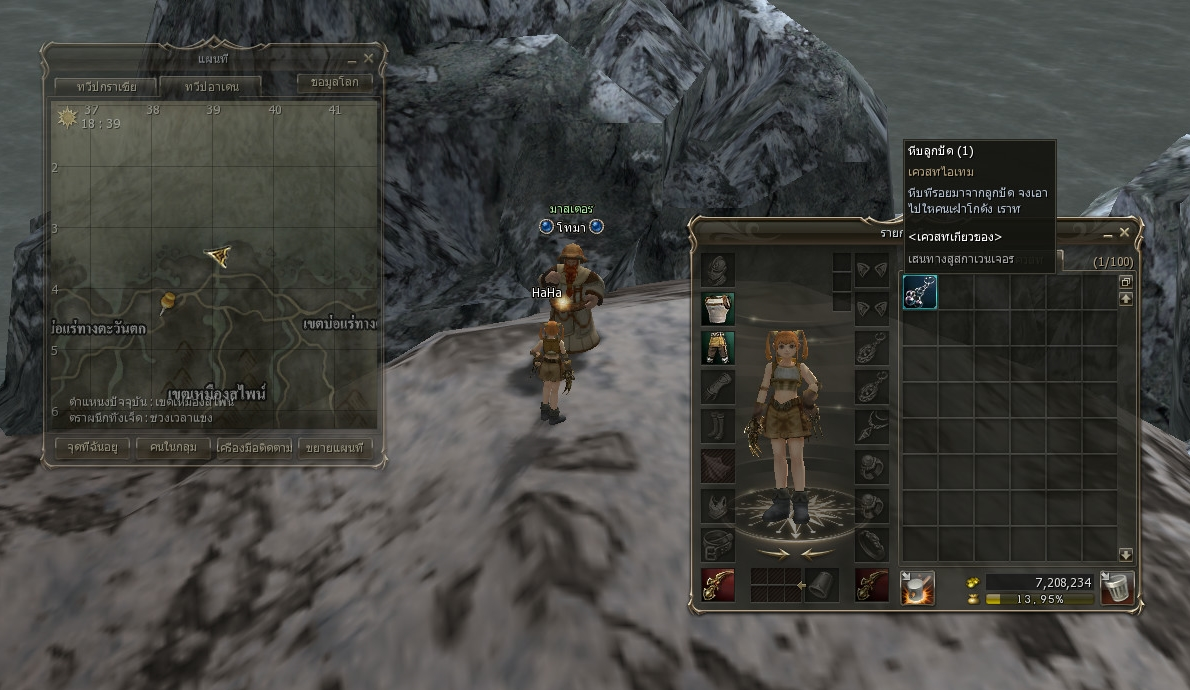Close the inventory window

1125,232
